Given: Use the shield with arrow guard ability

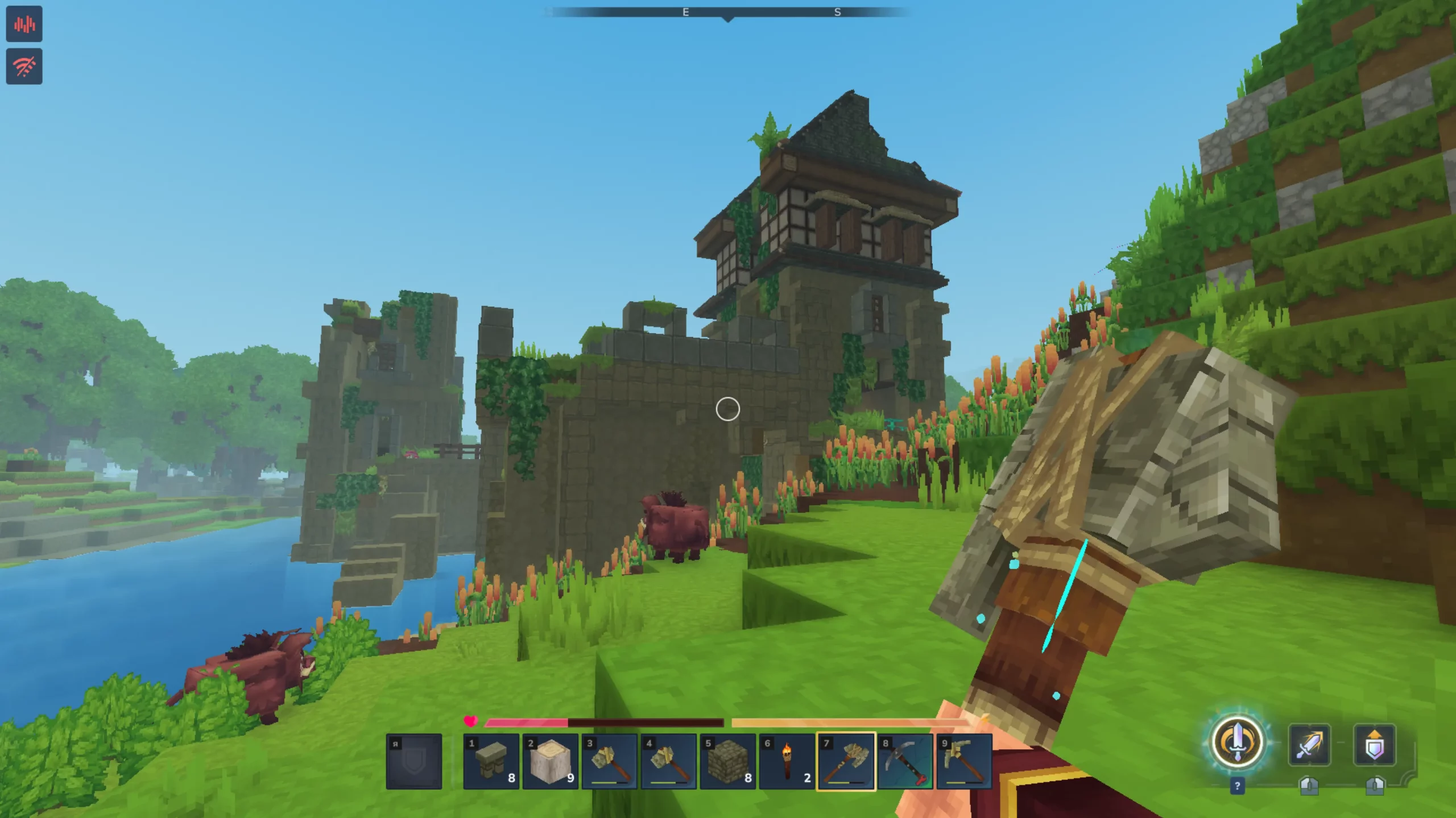Looking at the screenshot, I should pos(1374,744).
